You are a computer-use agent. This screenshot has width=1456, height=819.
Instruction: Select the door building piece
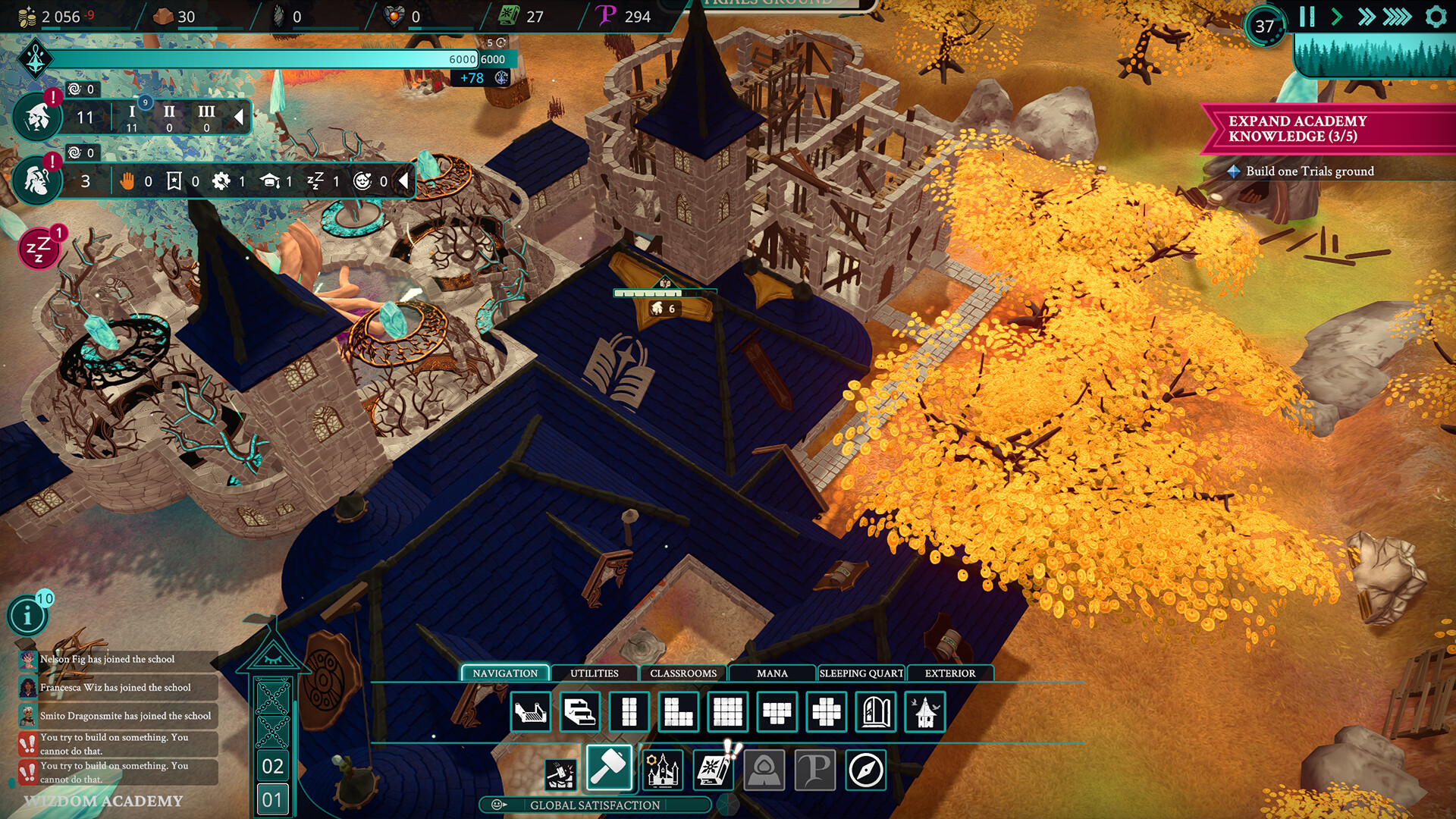click(x=876, y=712)
